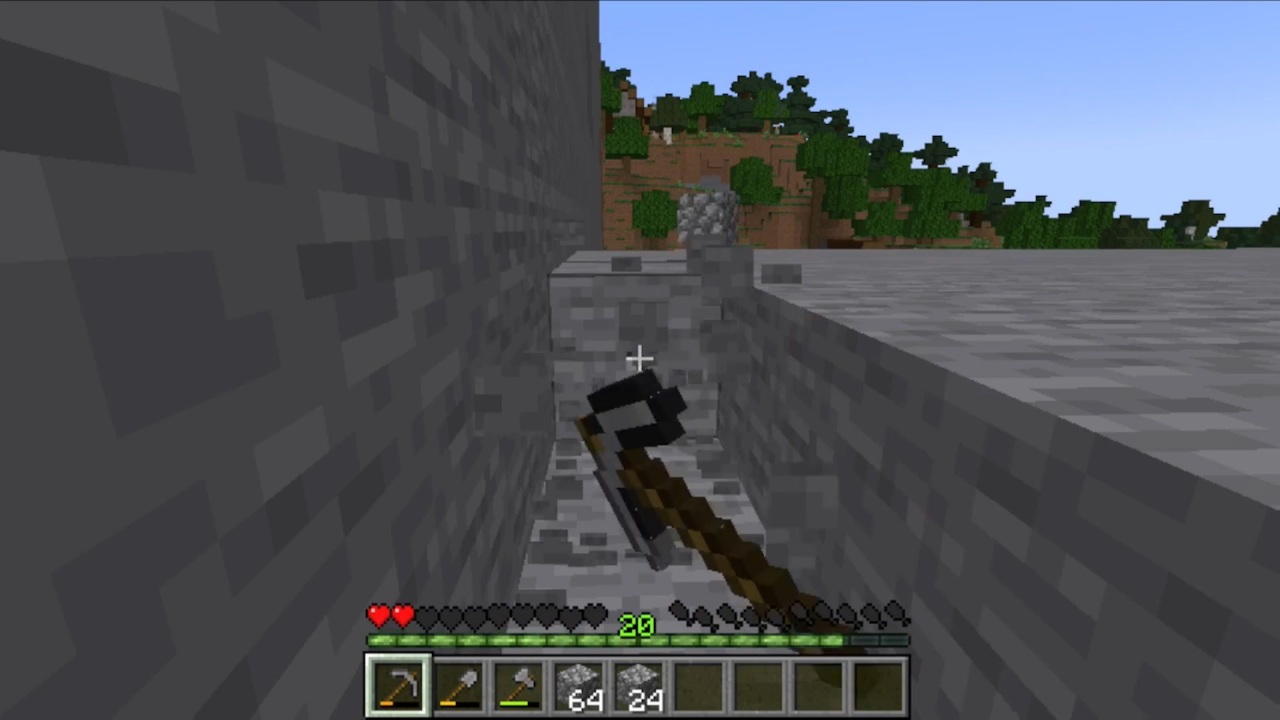Click the leftmost red heart icon
The width and height of the screenshot is (1280, 720).
pos(378,614)
